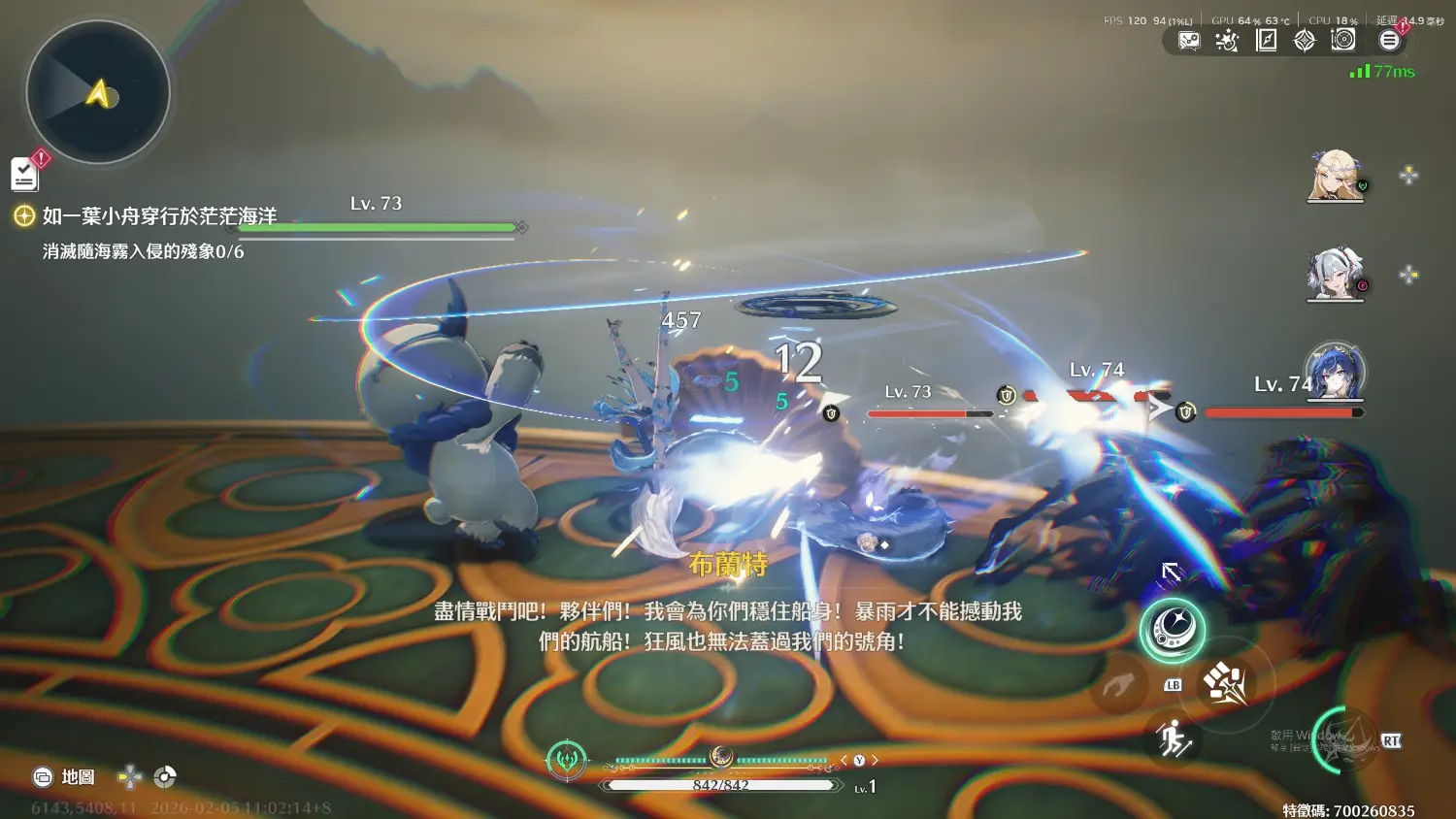Open the hamburger main menu button
Viewport: 1456px width, 819px height.
coord(1389,40)
